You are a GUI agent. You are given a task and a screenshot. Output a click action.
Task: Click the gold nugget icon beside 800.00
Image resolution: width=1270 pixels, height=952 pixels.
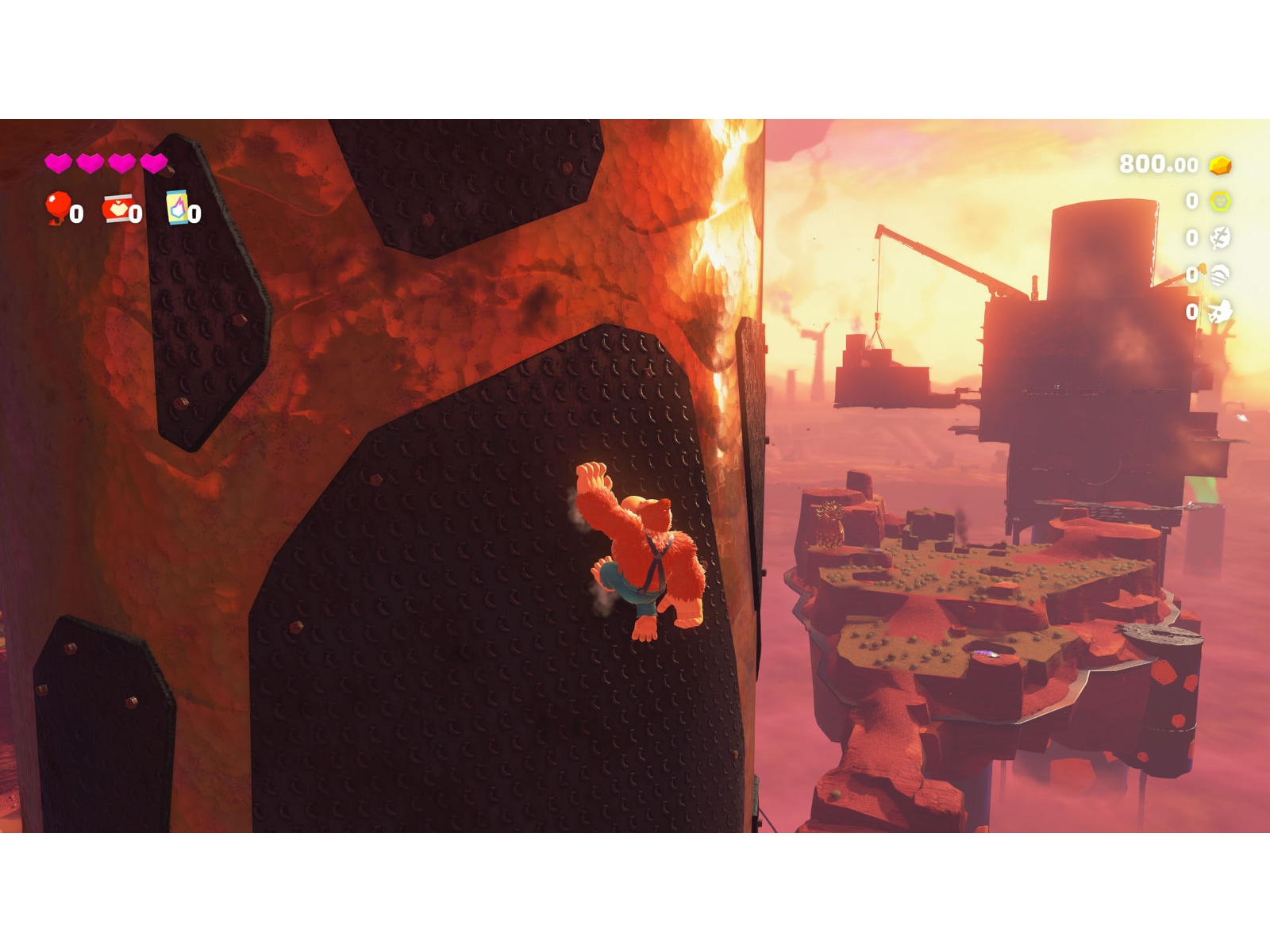pyautogui.click(x=1220, y=167)
